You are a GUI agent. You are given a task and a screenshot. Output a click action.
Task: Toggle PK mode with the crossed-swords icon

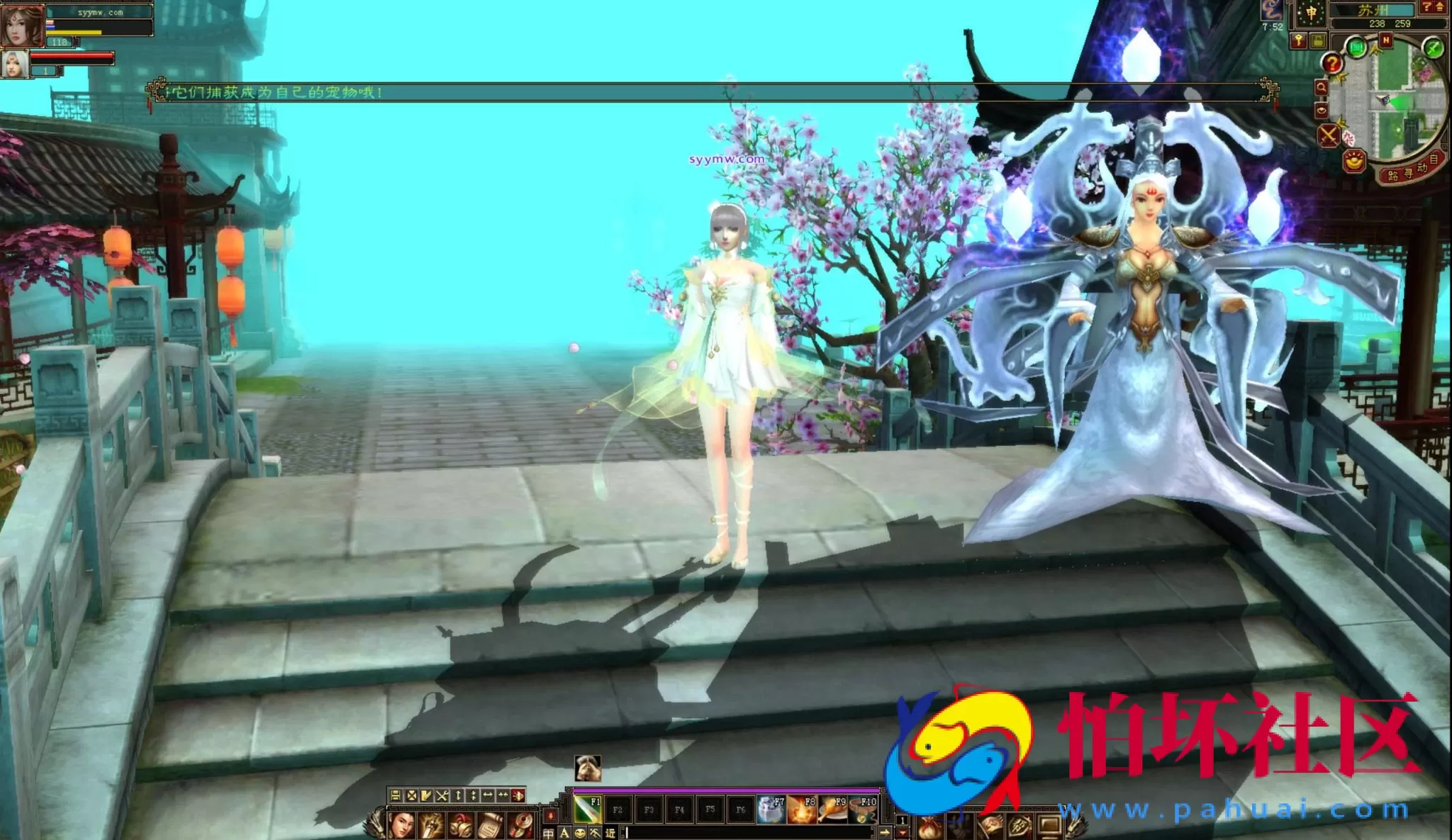(1328, 134)
